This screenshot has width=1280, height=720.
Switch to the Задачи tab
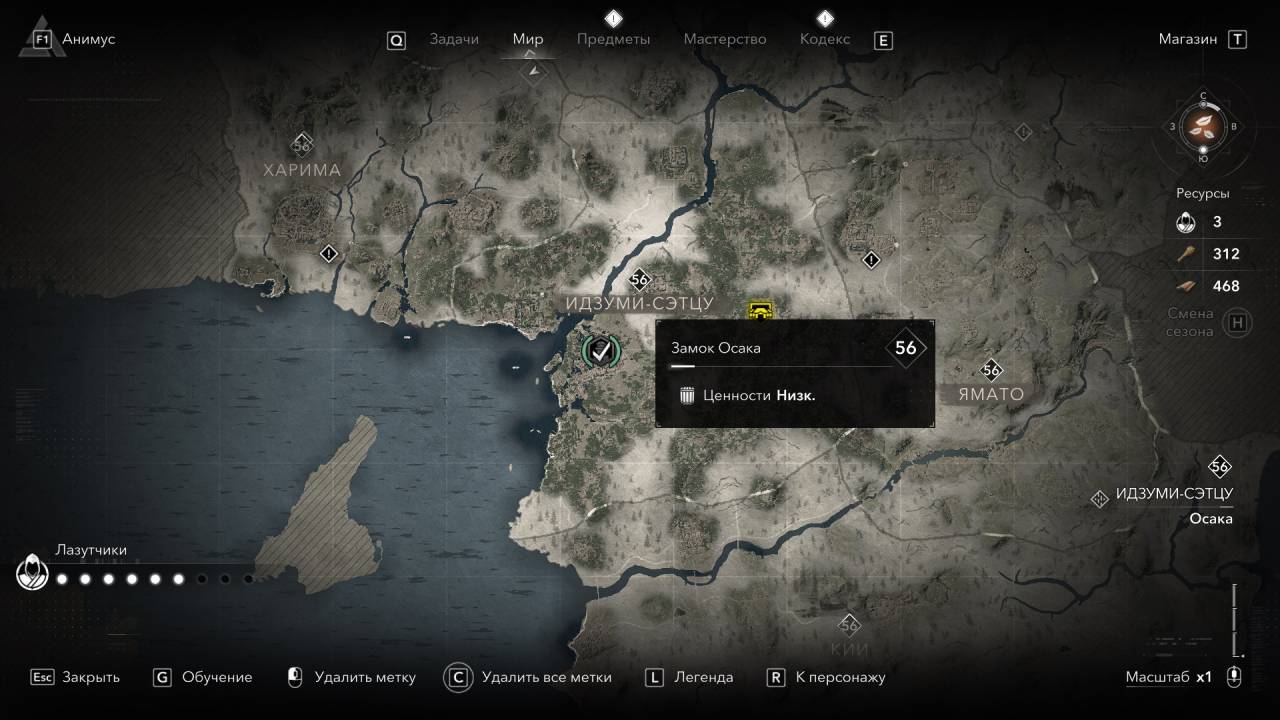coord(454,39)
